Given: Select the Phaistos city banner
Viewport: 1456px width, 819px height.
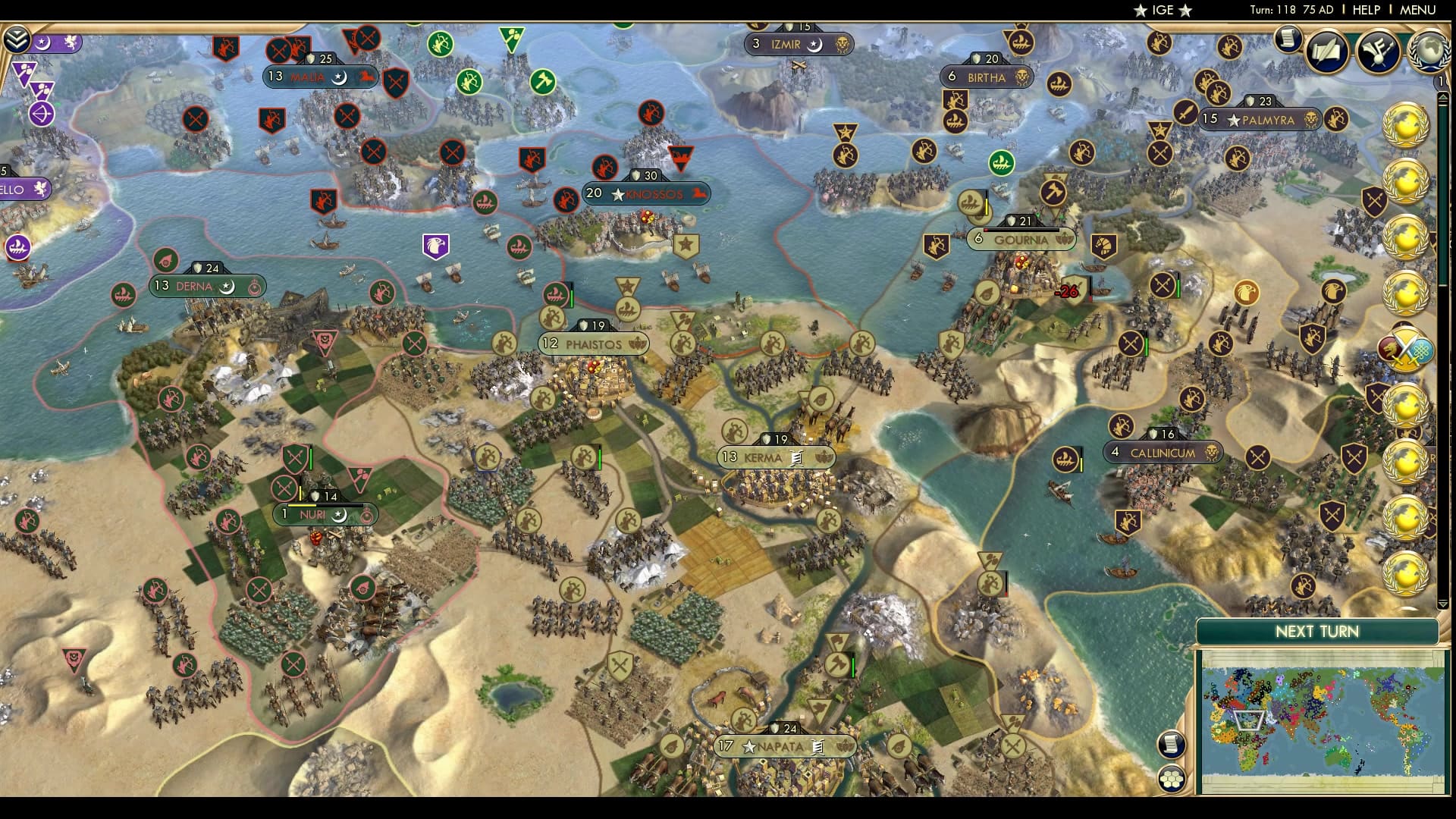Looking at the screenshot, I should click(594, 344).
